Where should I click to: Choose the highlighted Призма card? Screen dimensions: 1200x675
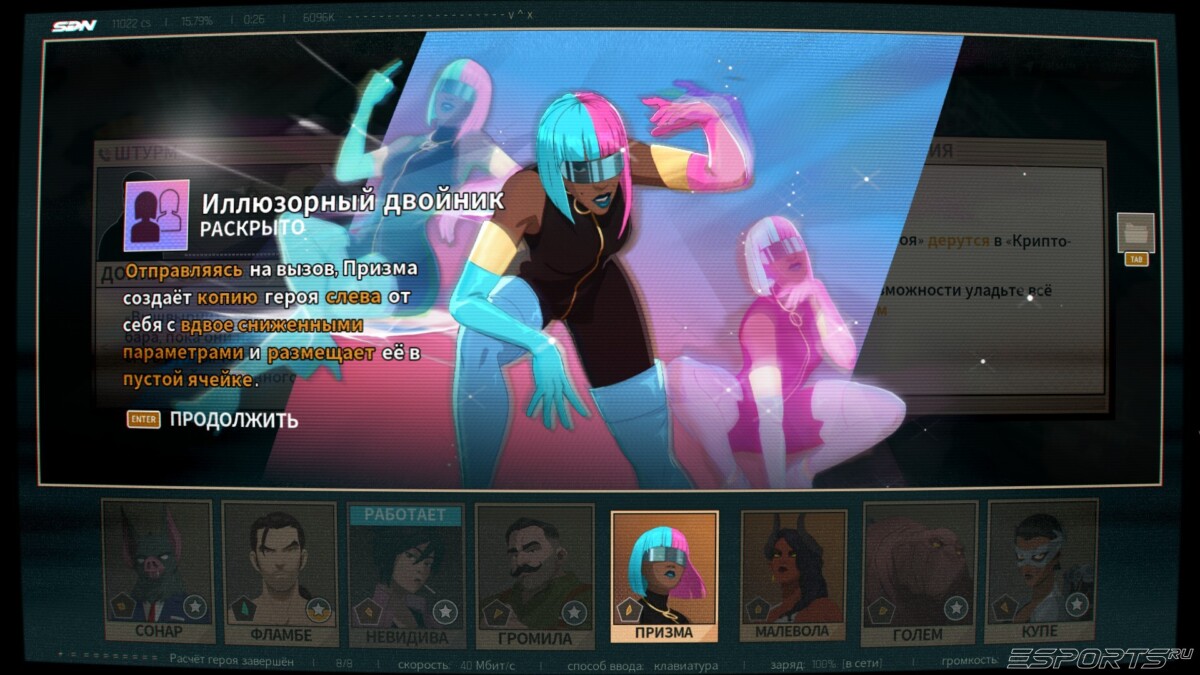tap(665, 575)
